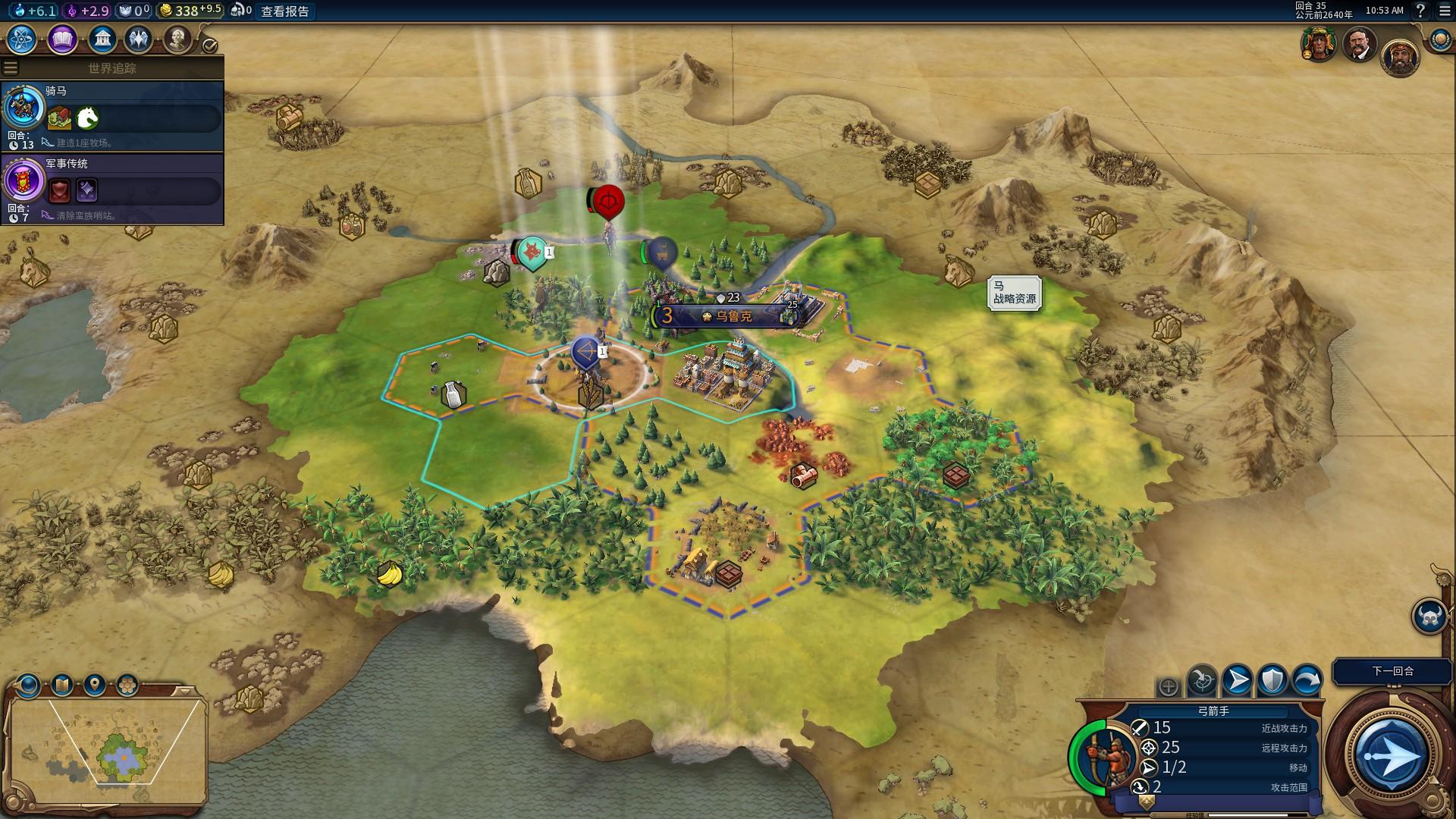Fortify the archer with shield action
This screenshot has width=1456, height=819.
coord(1272,680)
